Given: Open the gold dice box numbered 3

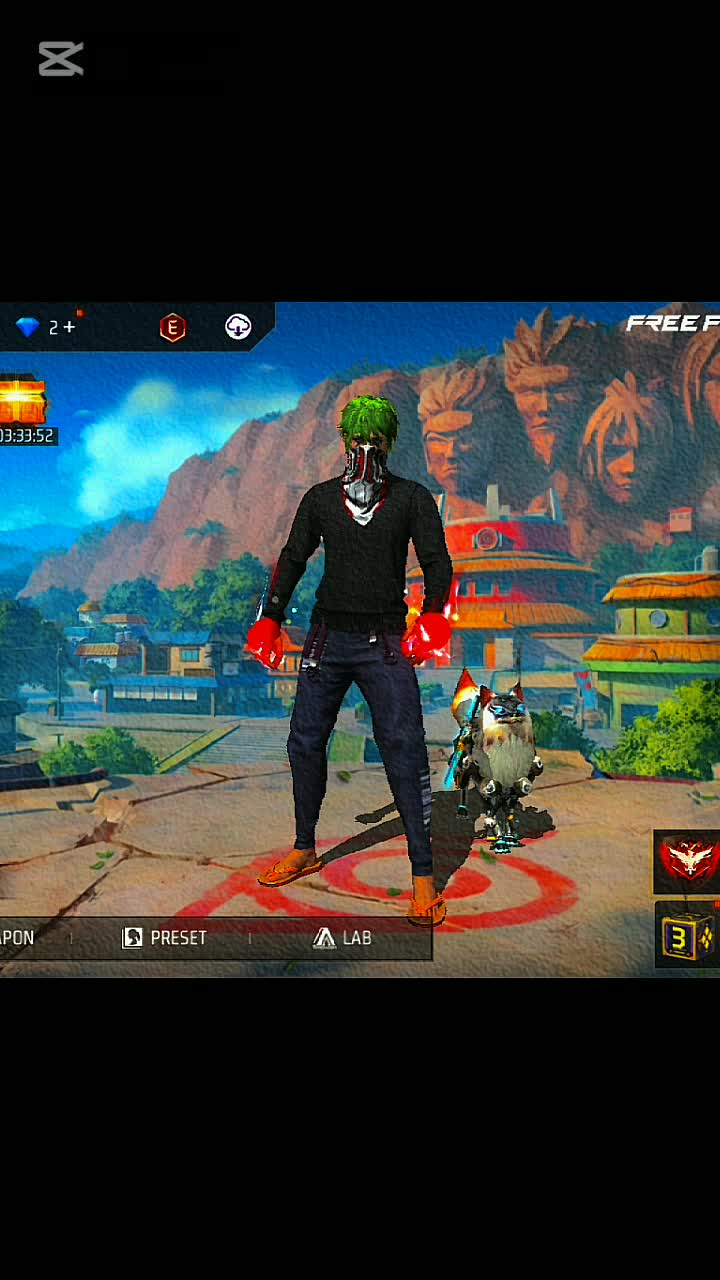Looking at the screenshot, I should click(688, 936).
